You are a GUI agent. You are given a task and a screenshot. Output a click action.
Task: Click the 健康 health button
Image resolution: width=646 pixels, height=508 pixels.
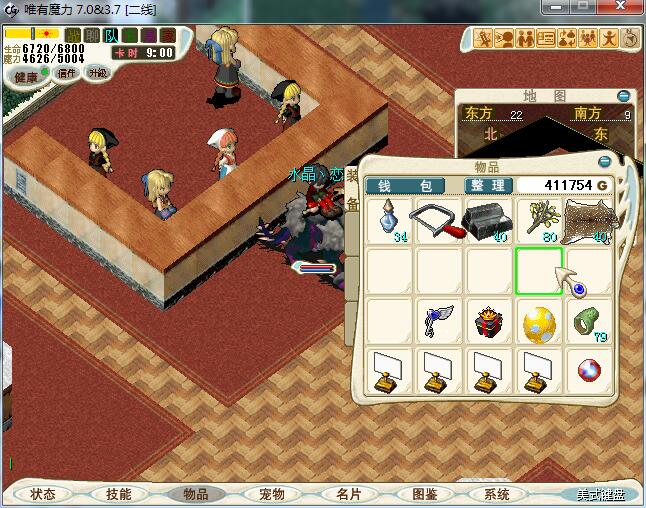point(26,76)
